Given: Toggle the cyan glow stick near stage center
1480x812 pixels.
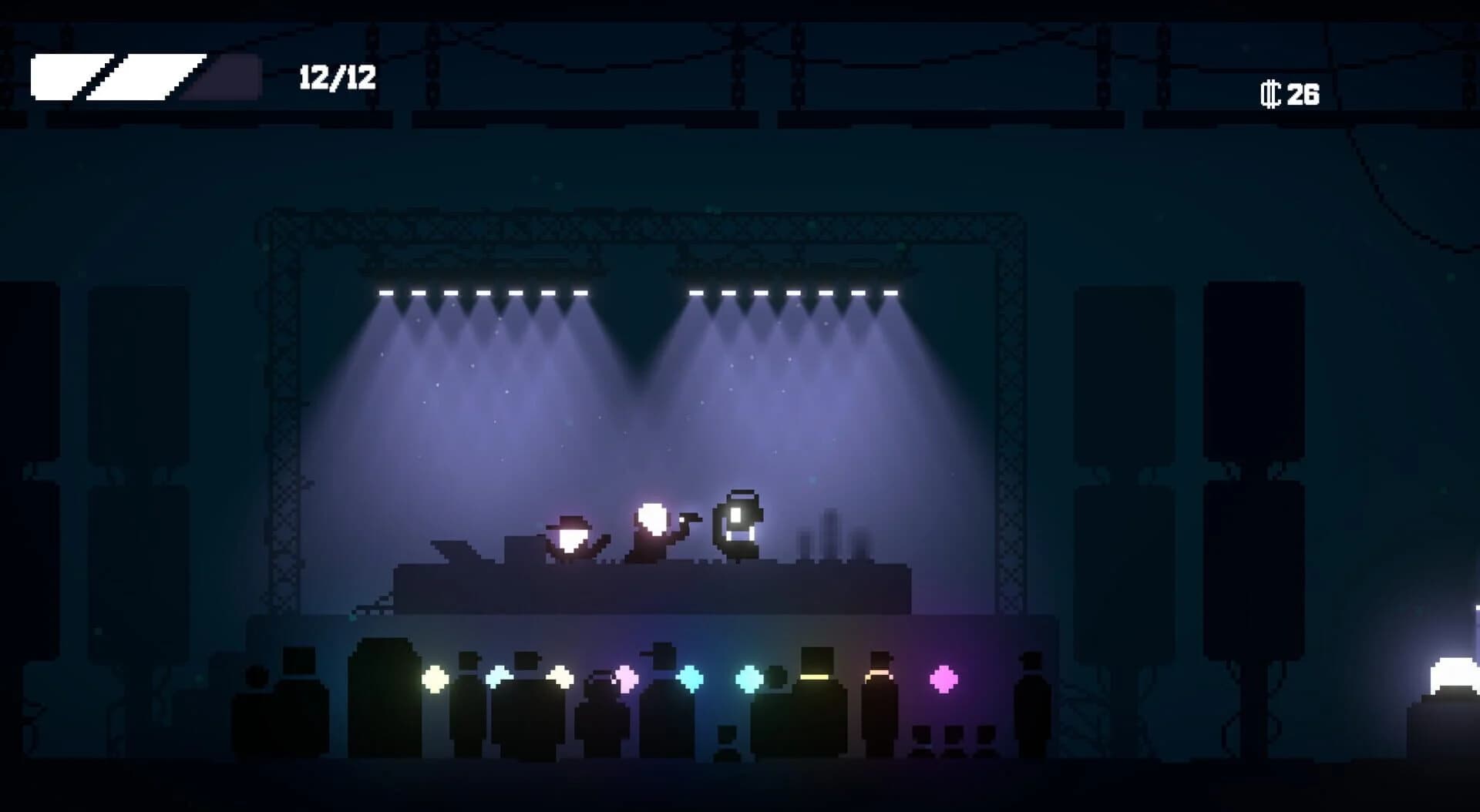Looking at the screenshot, I should [x=691, y=678].
